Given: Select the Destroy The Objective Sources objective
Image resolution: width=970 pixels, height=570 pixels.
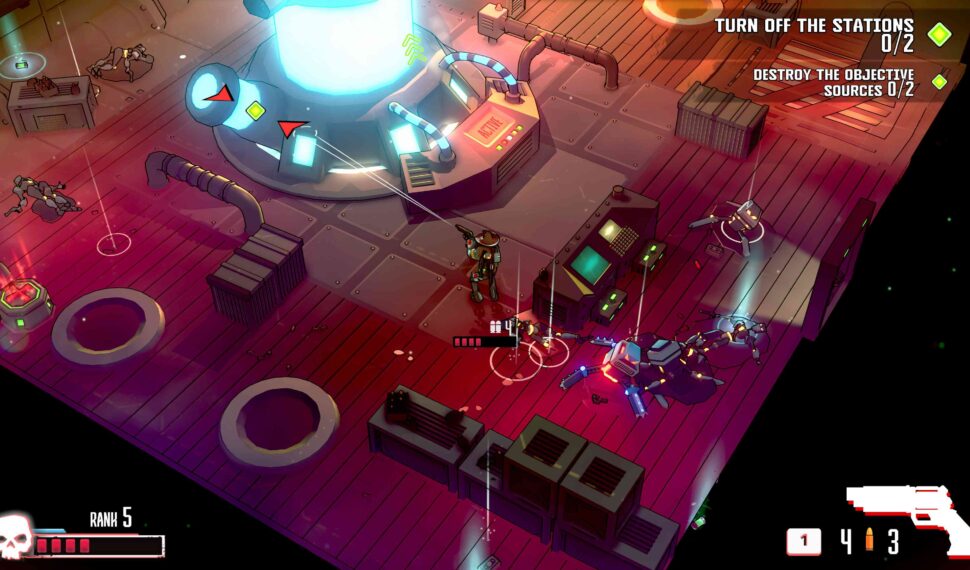Looking at the screenshot, I should pos(833,81).
